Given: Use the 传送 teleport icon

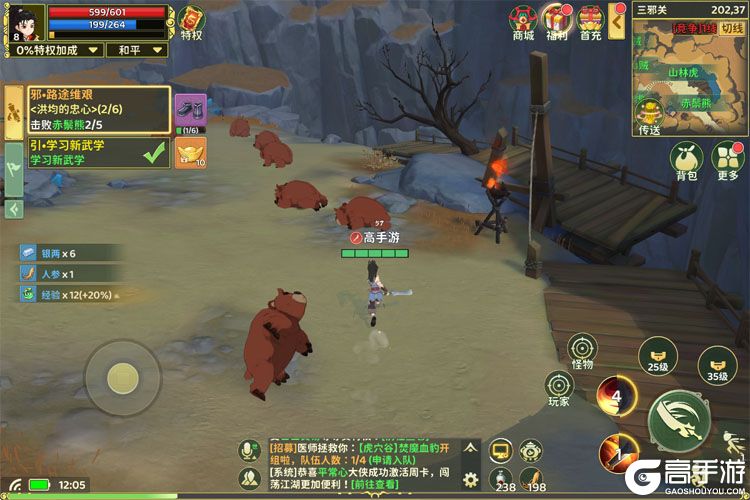Looking at the screenshot, I should pos(650,113).
